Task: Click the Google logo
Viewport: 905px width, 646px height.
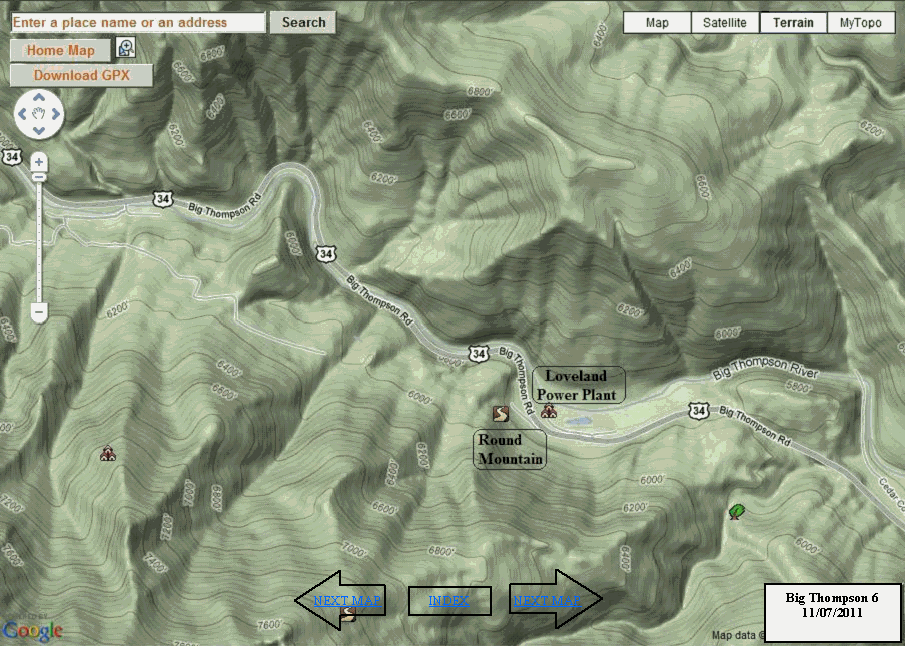Action: pos(33,631)
